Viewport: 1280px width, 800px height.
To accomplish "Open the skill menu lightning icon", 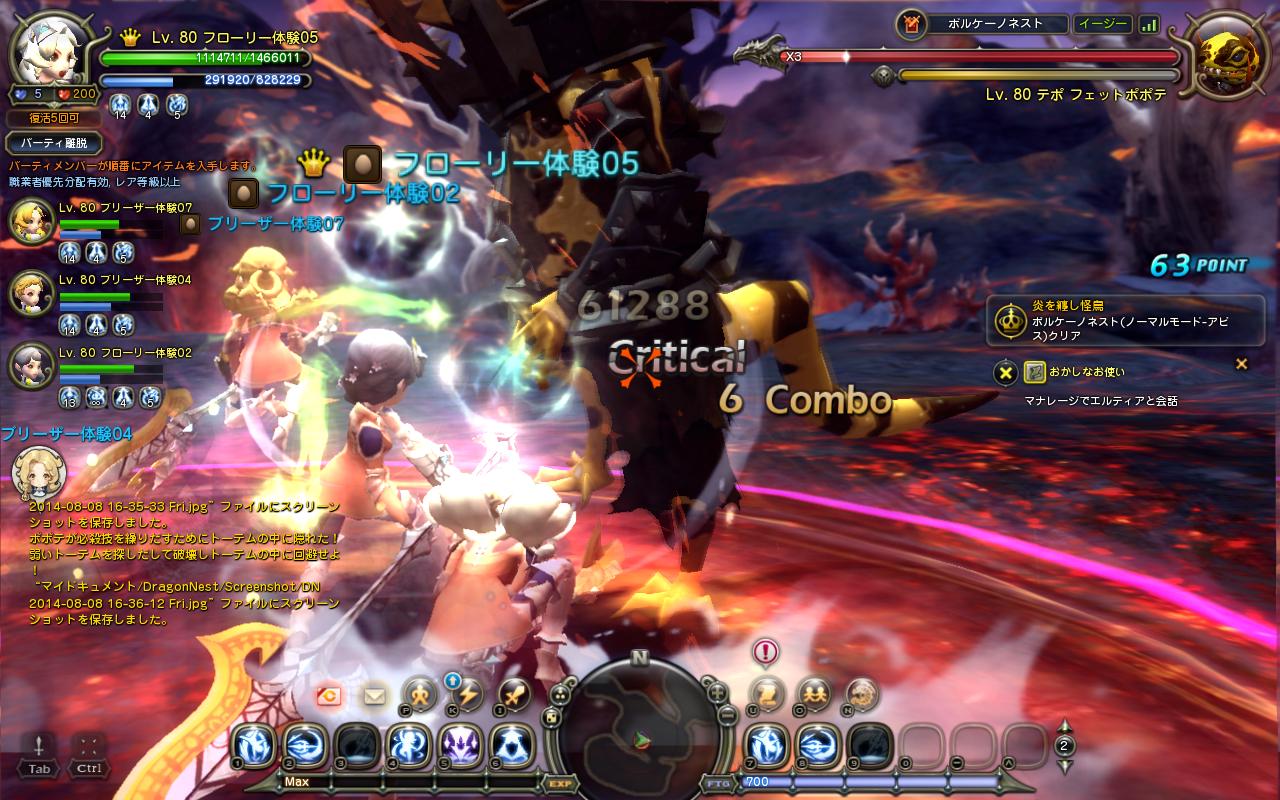I will click(467, 693).
